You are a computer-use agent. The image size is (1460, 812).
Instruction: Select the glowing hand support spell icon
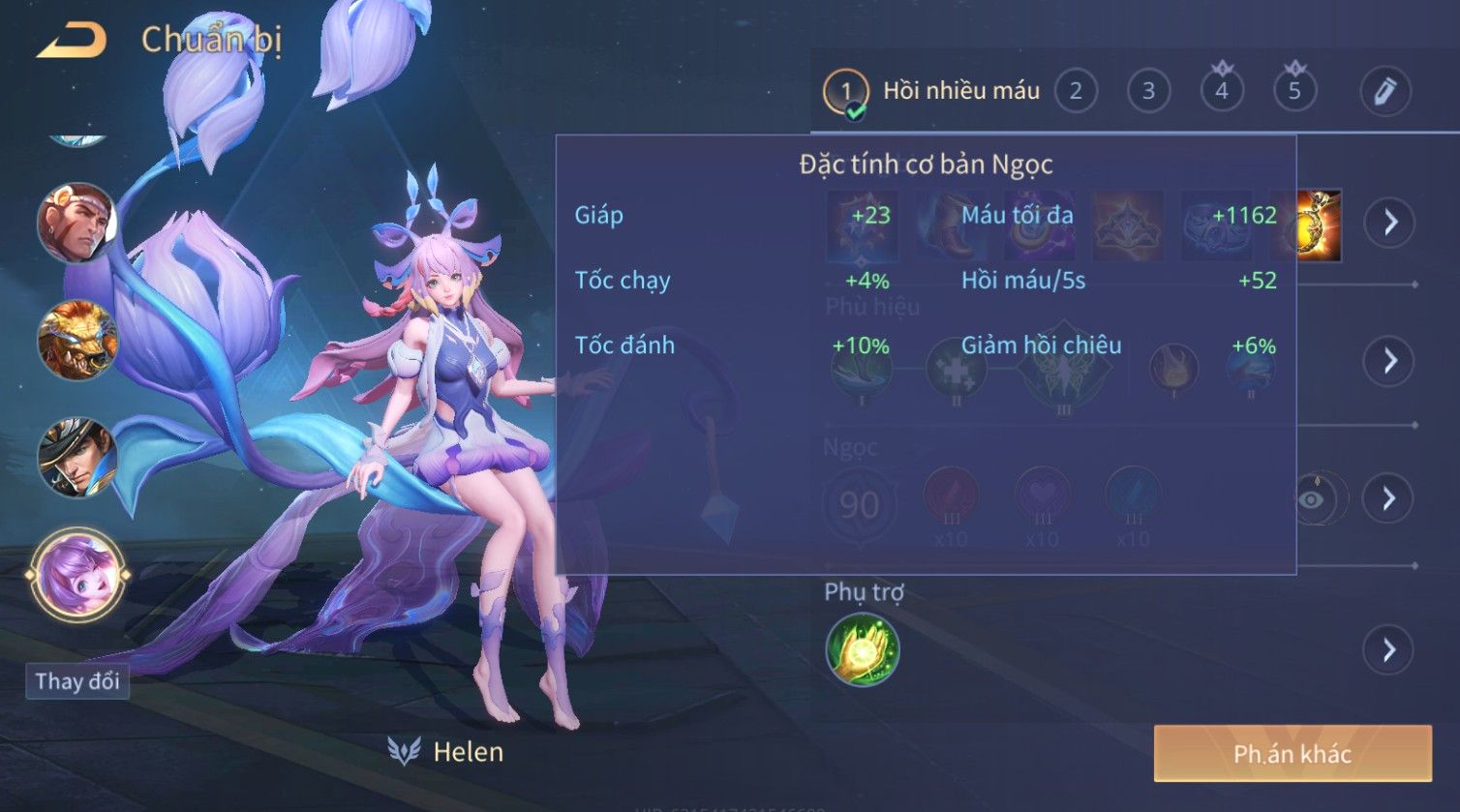(863, 649)
